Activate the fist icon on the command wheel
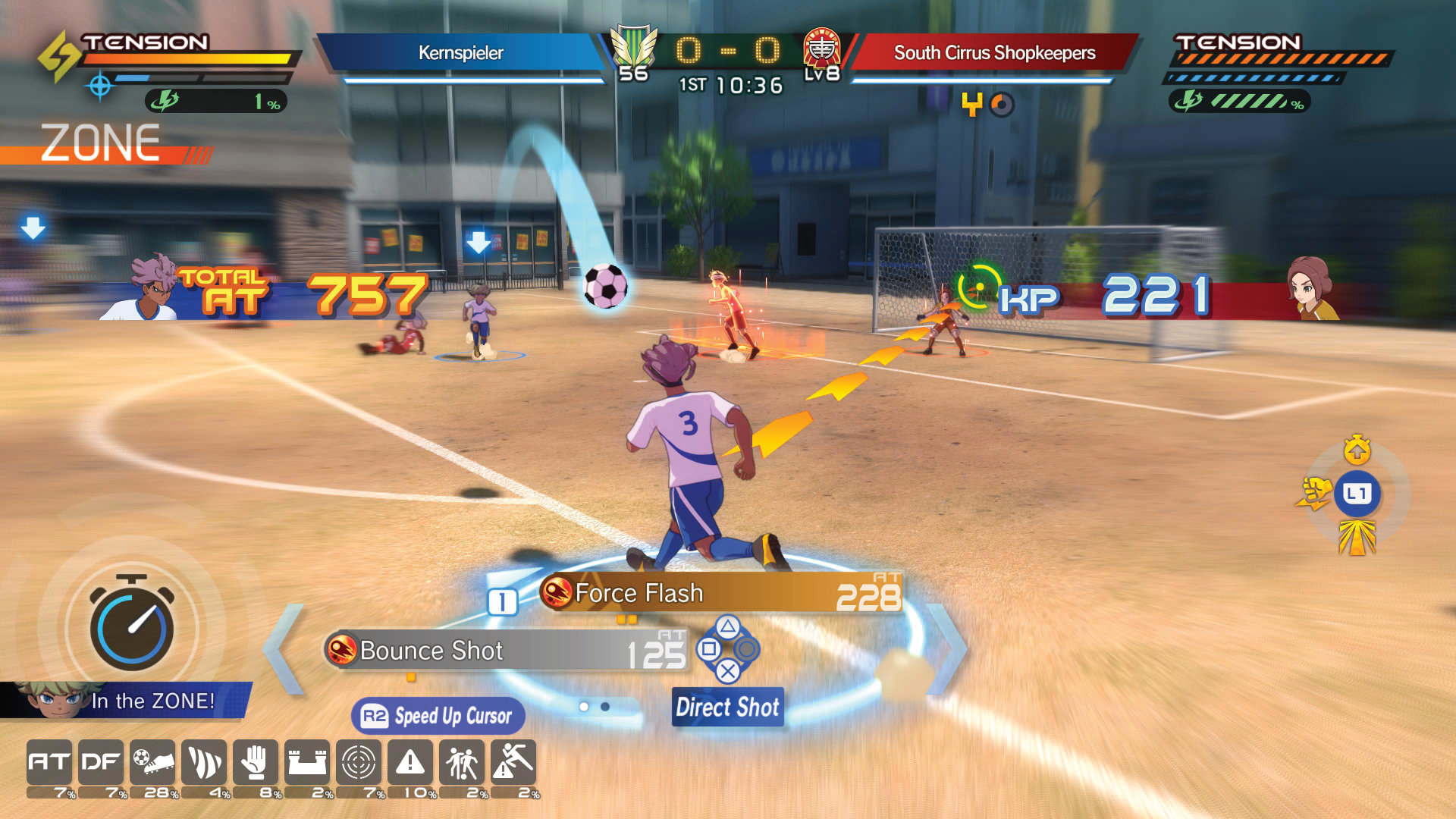This screenshot has height=819, width=1456. (x=1314, y=494)
